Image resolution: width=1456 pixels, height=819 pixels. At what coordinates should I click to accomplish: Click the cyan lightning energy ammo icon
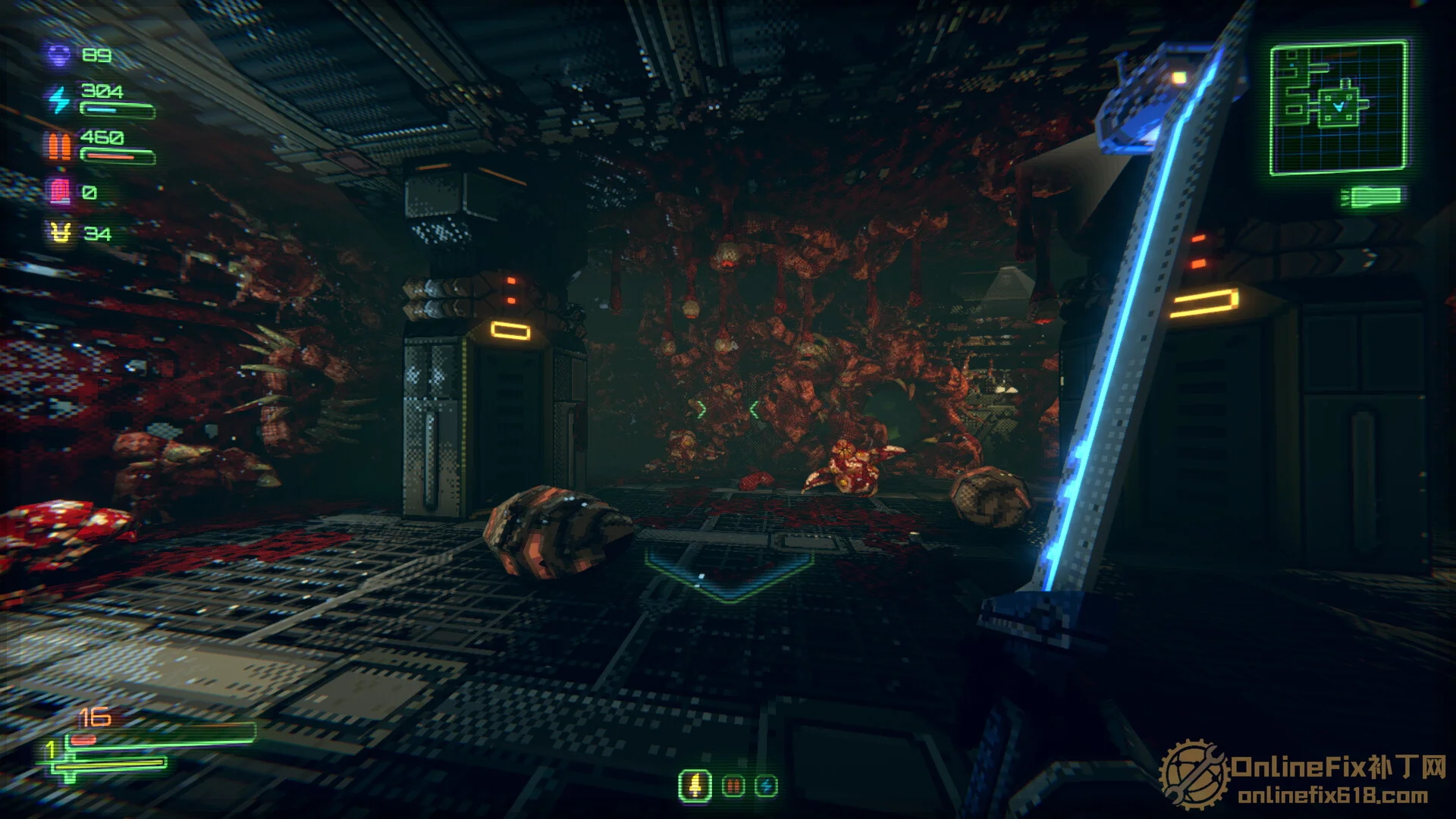(x=59, y=99)
